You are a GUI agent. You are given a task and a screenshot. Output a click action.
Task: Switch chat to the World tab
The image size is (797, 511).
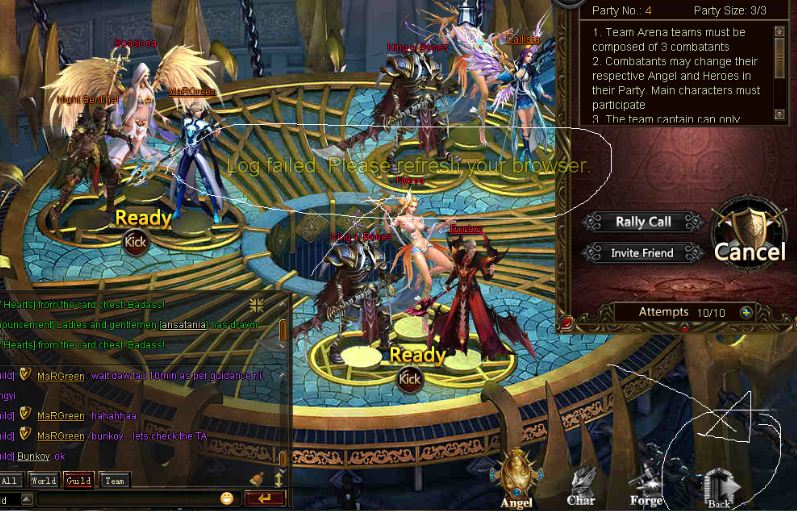[x=43, y=481]
